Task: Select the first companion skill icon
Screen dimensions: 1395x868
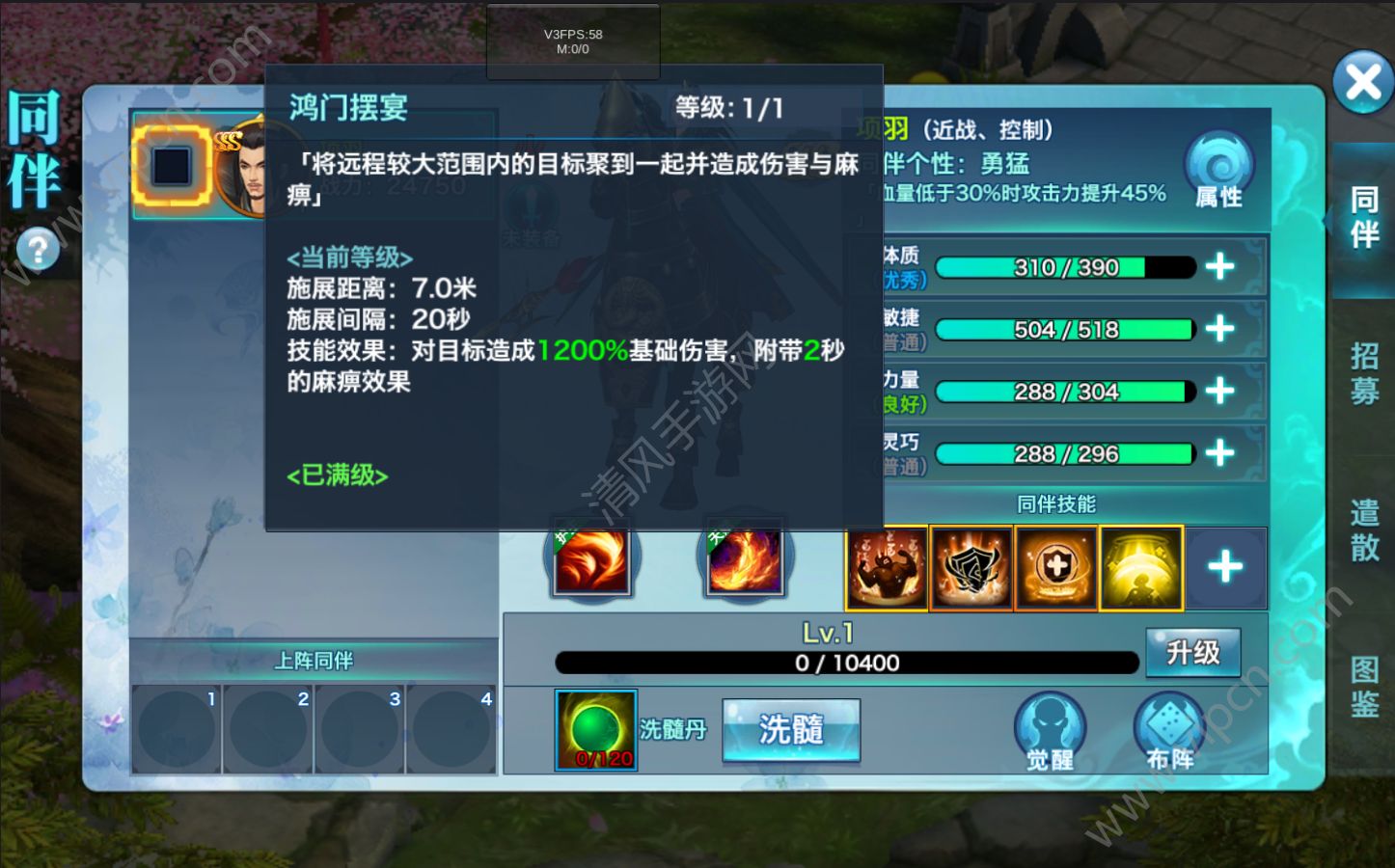Action: click(x=886, y=567)
